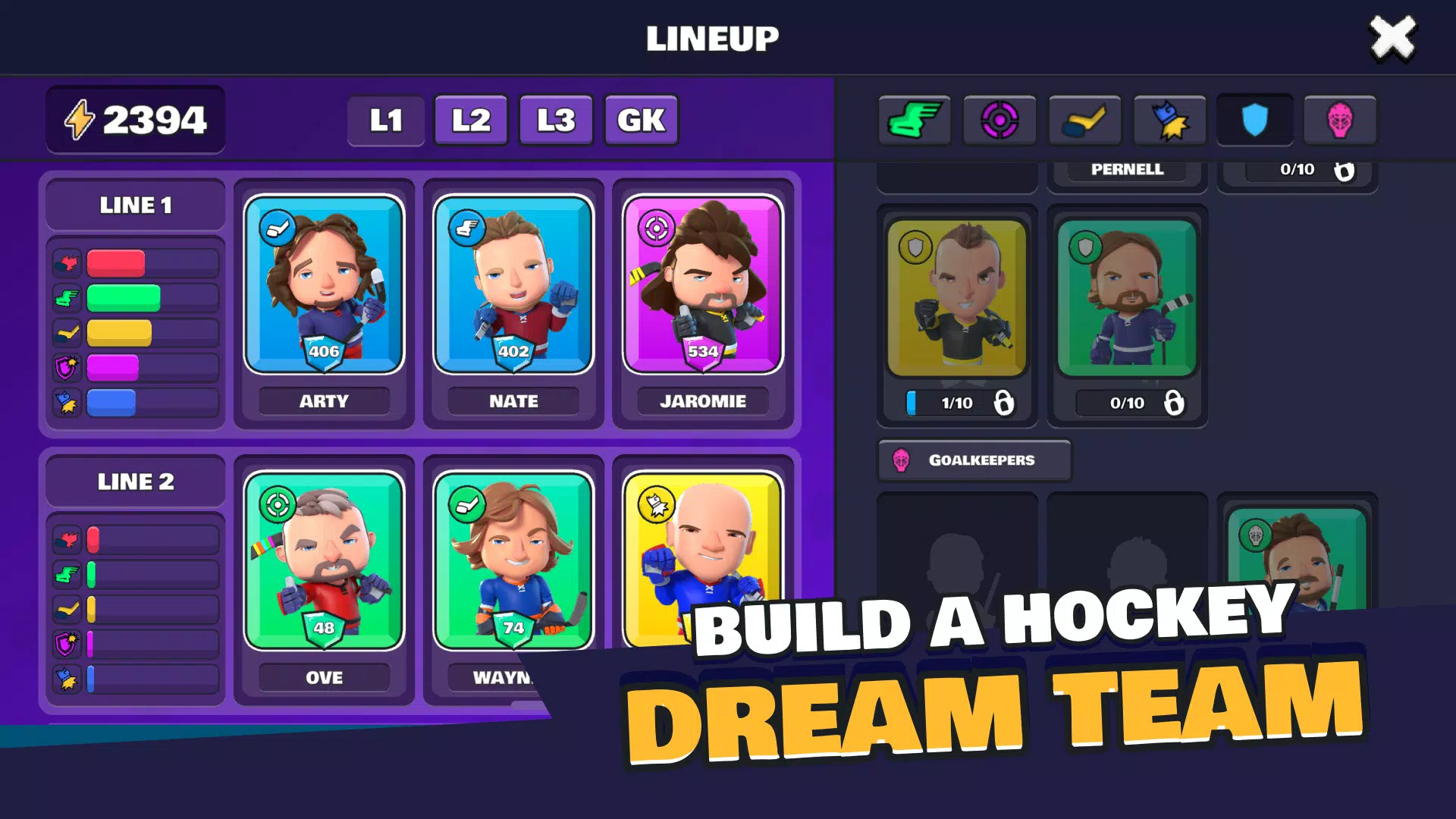Select the purple accuracy crosshair filter
The width and height of the screenshot is (1456, 819).
pos(999,119)
